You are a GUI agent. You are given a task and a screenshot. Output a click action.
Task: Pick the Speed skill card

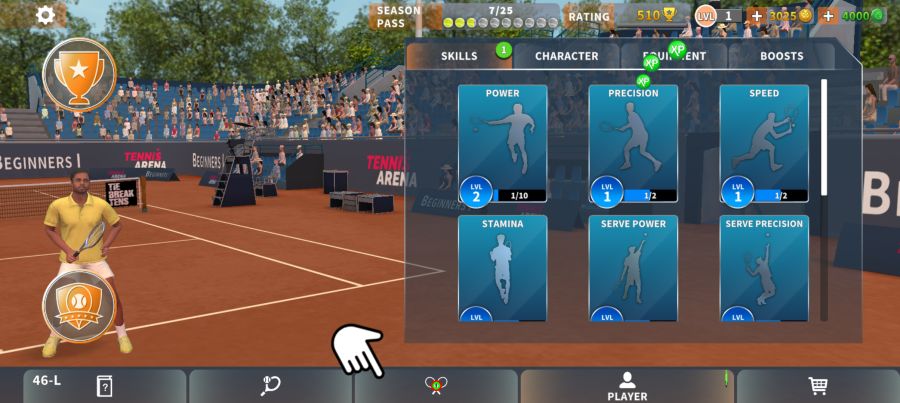(x=764, y=143)
